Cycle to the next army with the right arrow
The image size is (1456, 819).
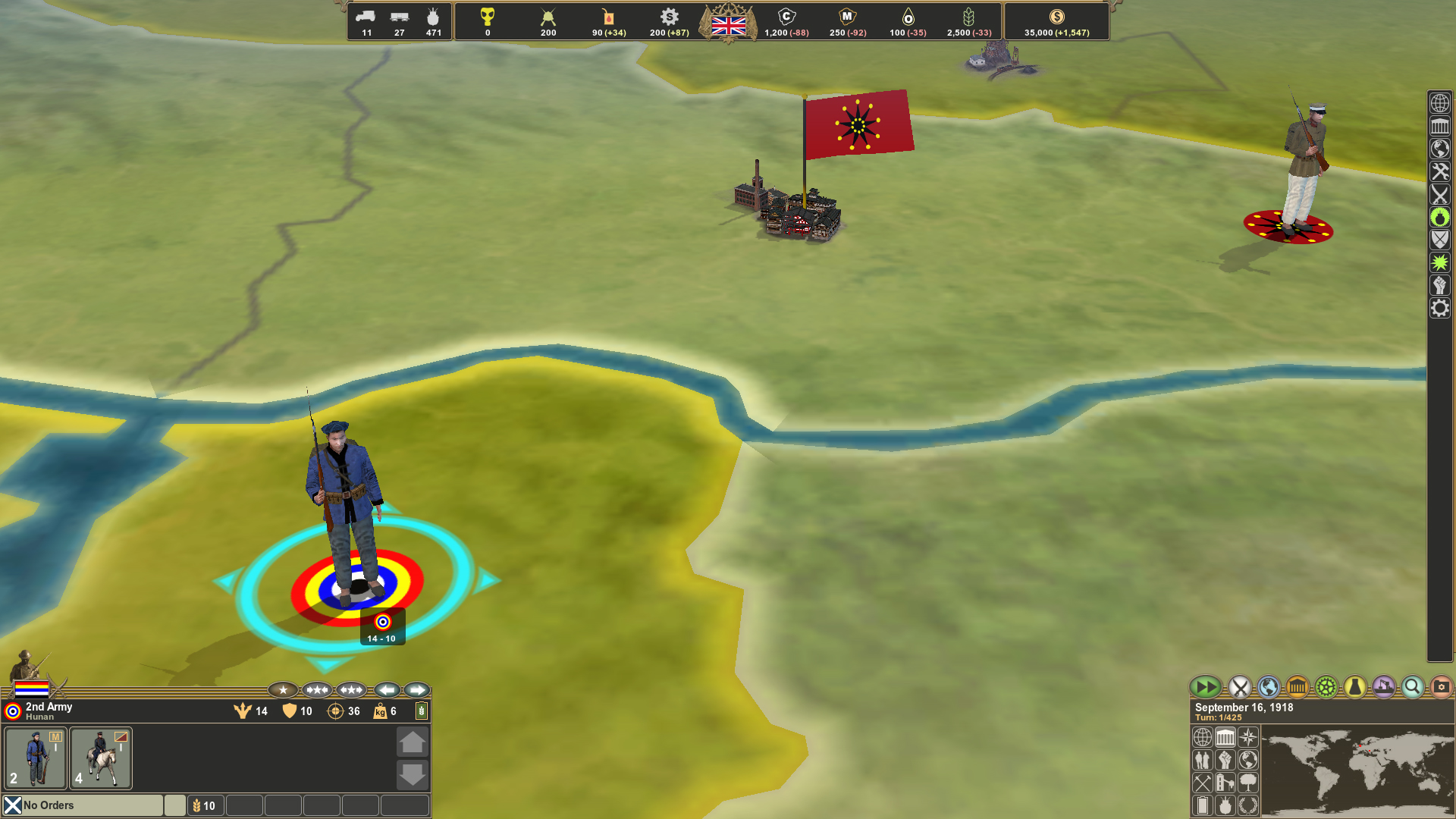point(416,690)
